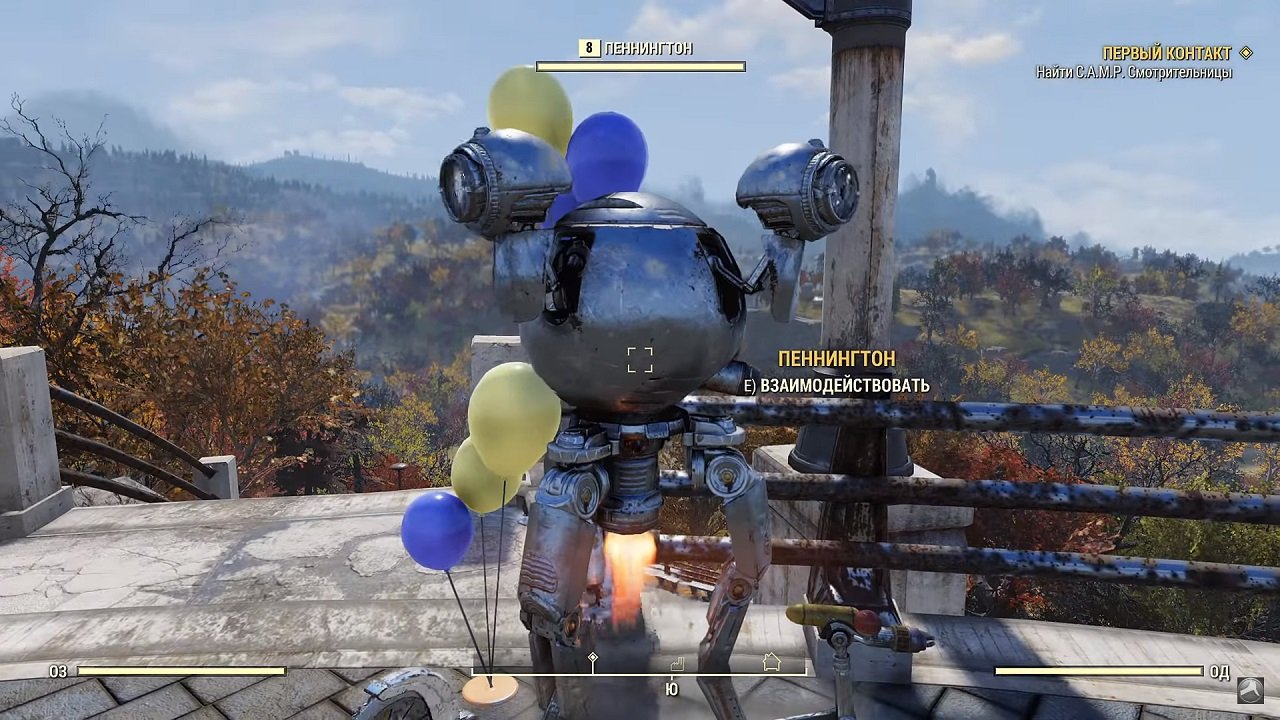
Task: Click the workshop/factory icon on the compass
Action: point(678,661)
